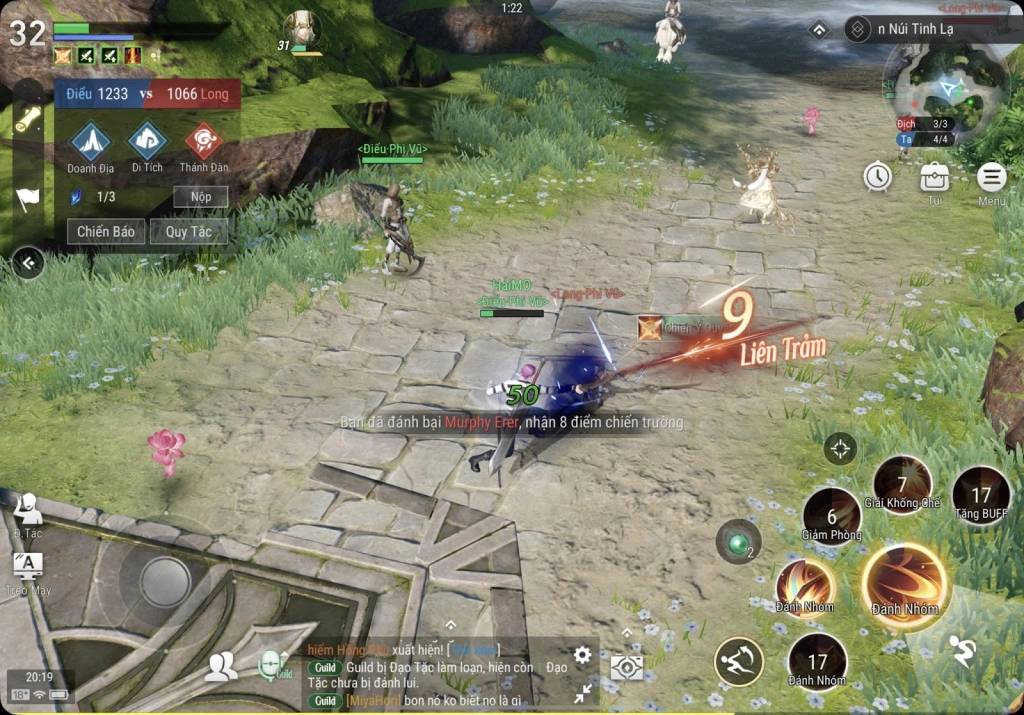Viewport: 1024px width, 715px height.
Task: Open the friends list icon
Action: (x=221, y=666)
